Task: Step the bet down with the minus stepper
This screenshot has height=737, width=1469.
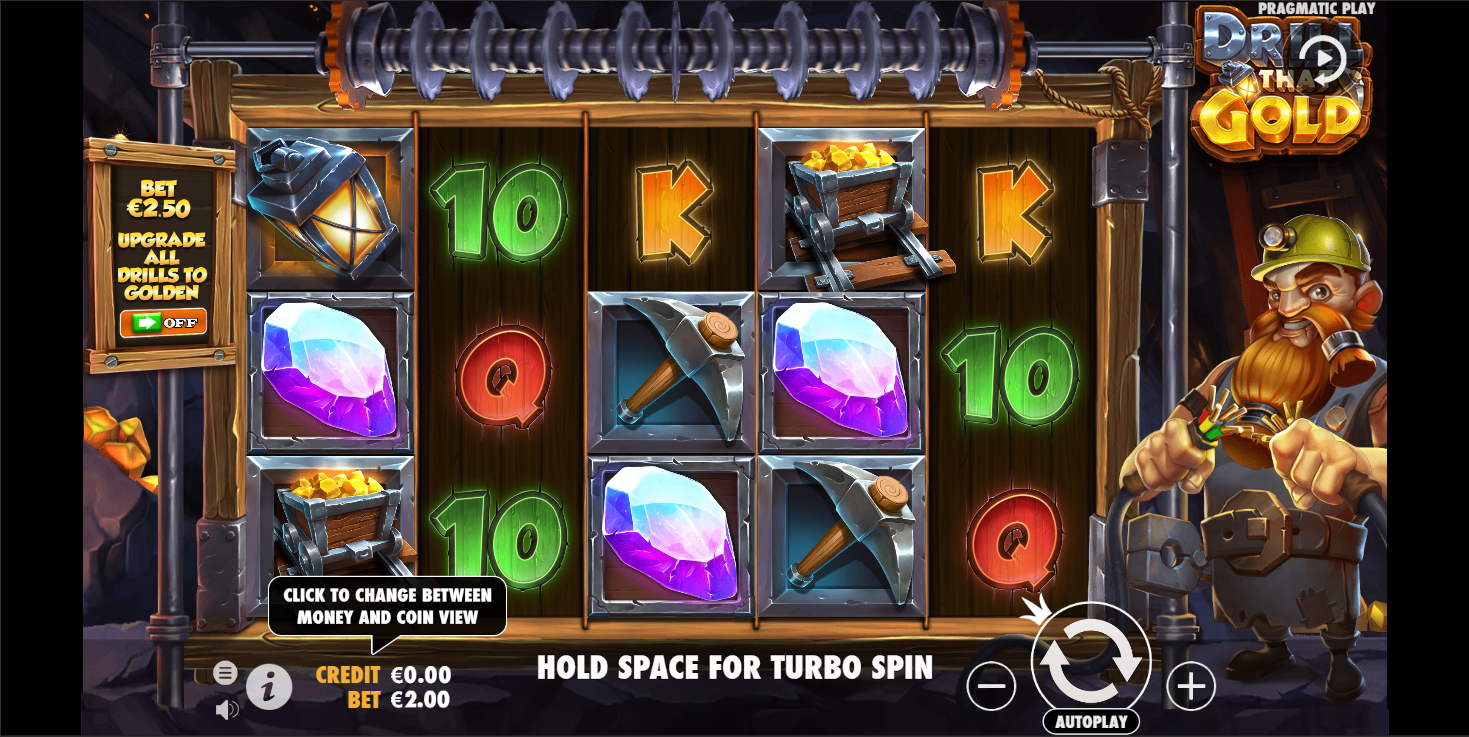Action: click(x=991, y=685)
